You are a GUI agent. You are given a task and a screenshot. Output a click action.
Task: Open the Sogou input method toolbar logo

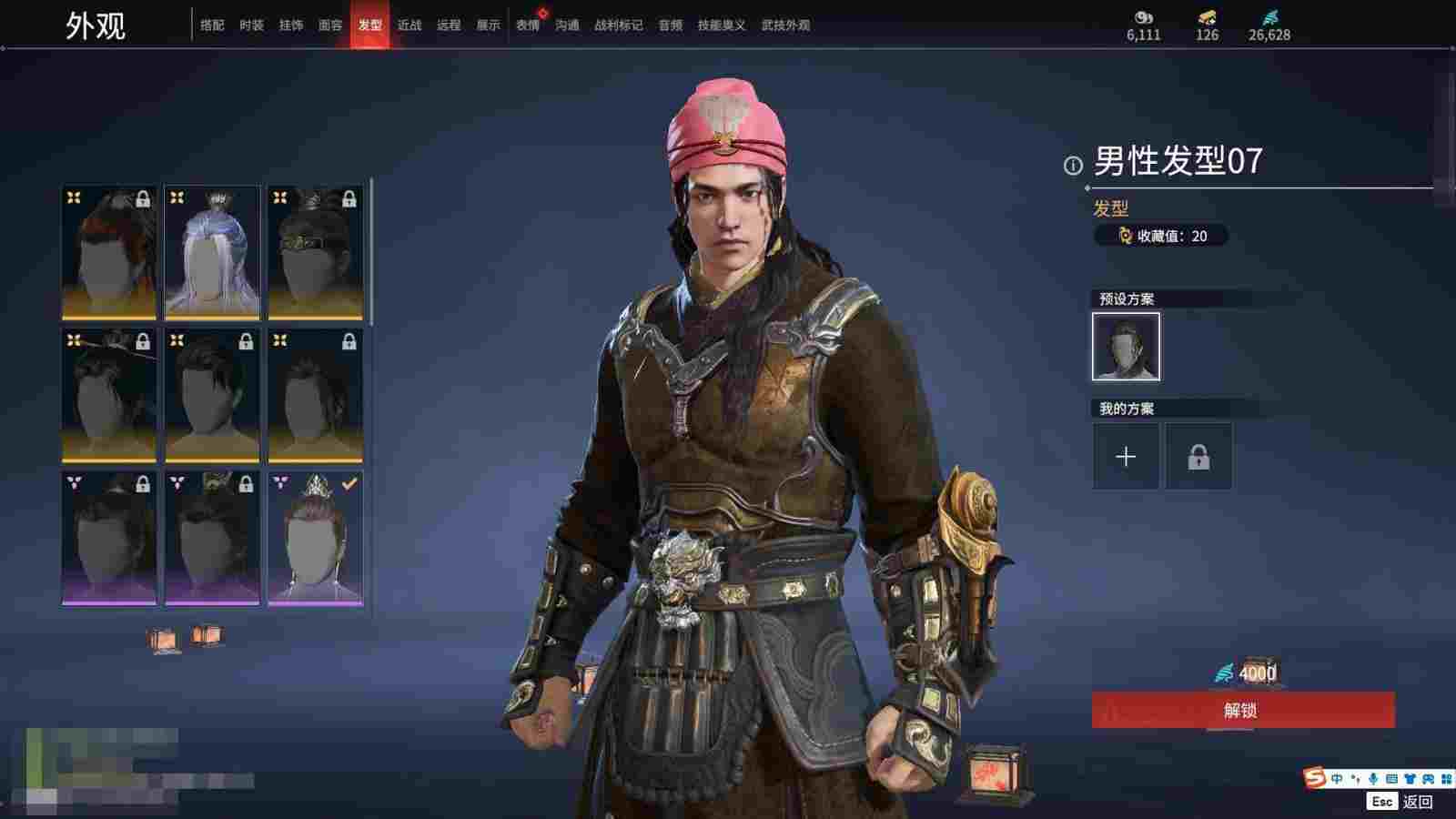pyautogui.click(x=1314, y=778)
